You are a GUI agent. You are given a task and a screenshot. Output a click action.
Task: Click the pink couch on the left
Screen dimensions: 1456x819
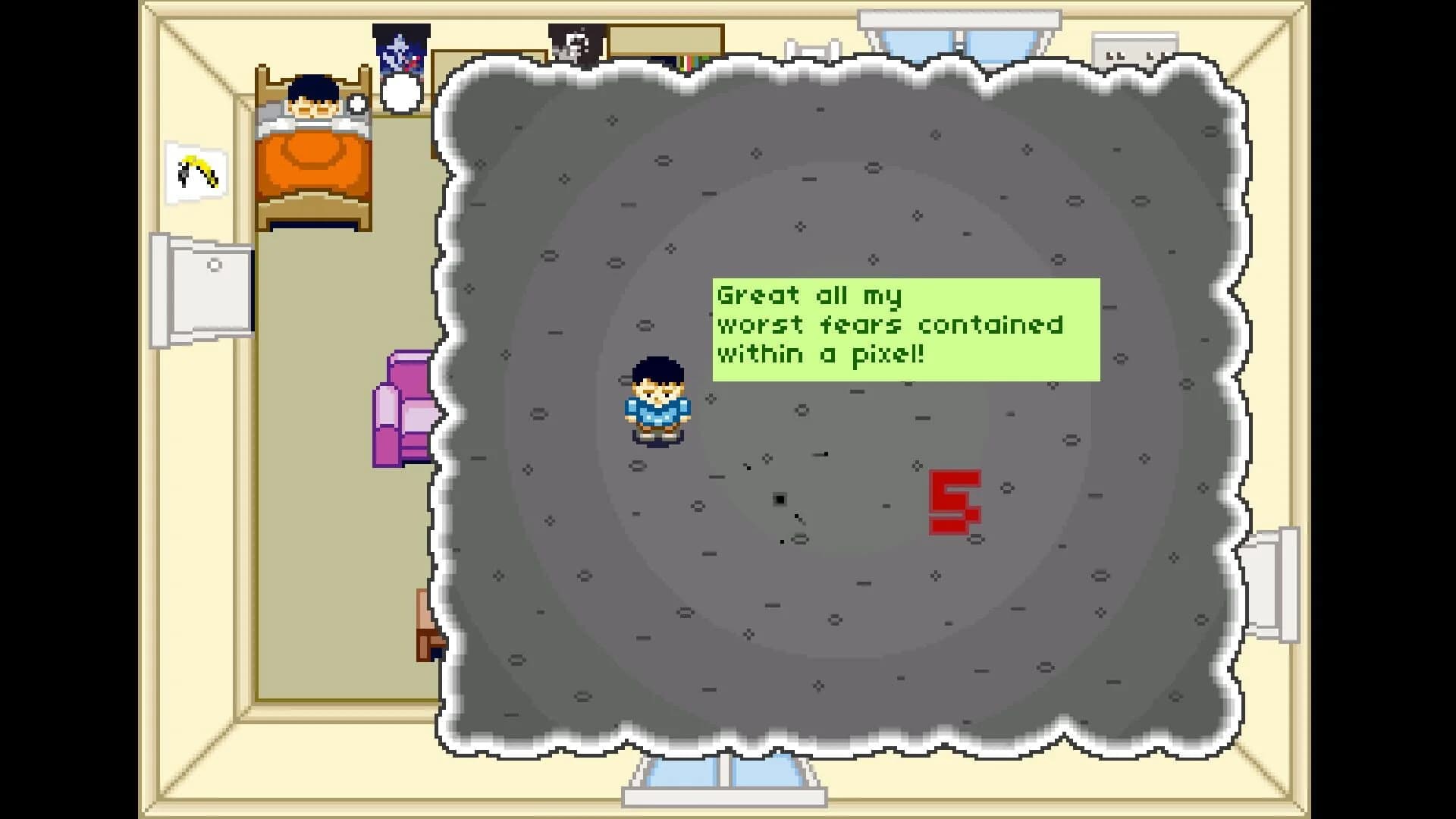click(x=402, y=409)
